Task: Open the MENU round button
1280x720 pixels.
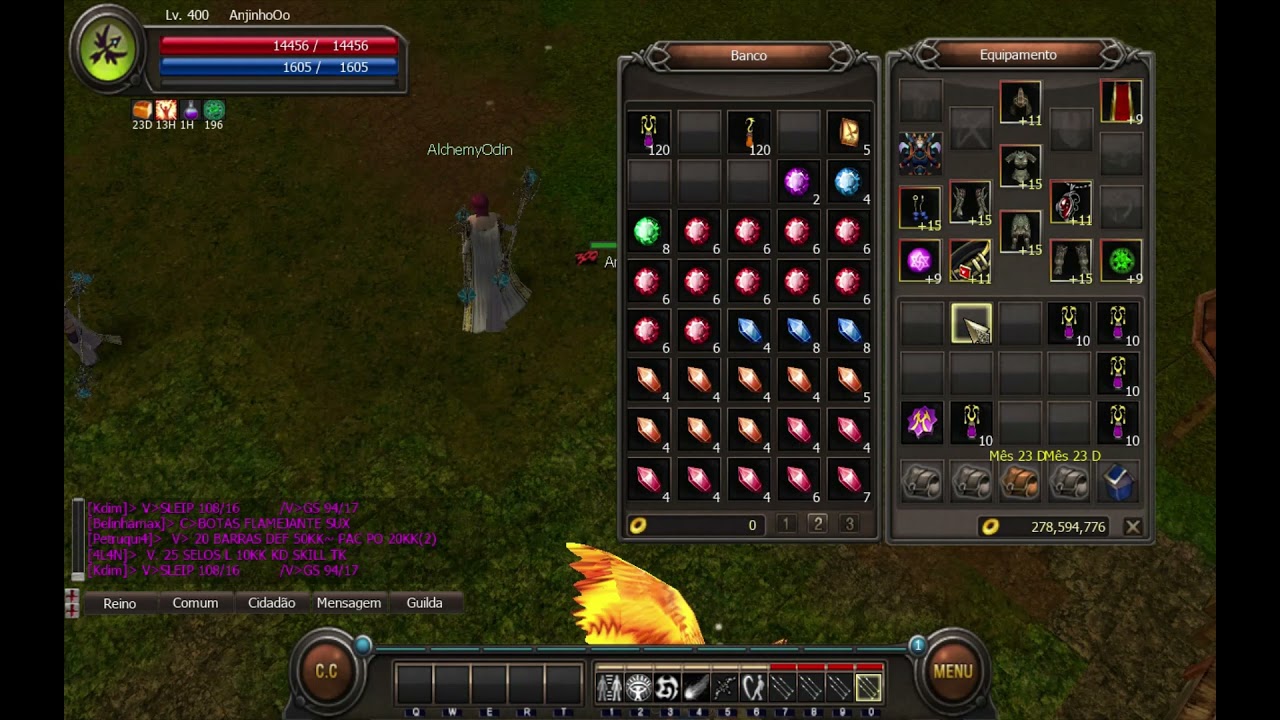Action: 952,671
